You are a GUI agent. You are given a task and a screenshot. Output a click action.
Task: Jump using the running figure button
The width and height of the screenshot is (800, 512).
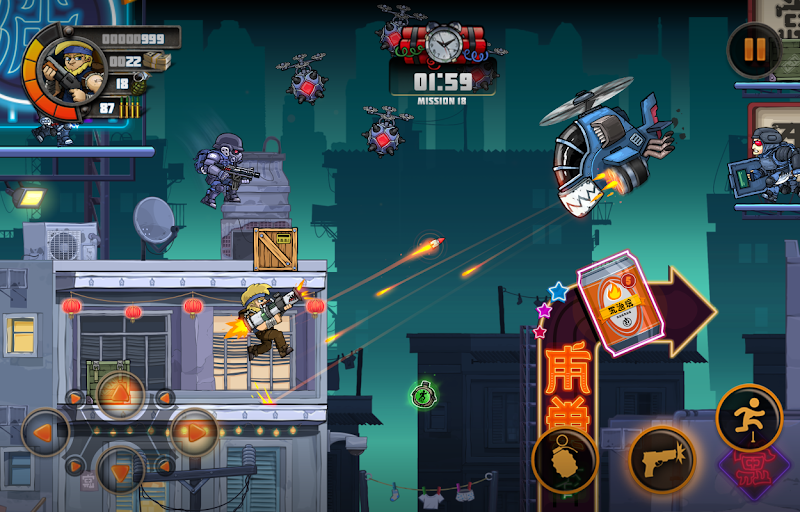[x=749, y=418]
